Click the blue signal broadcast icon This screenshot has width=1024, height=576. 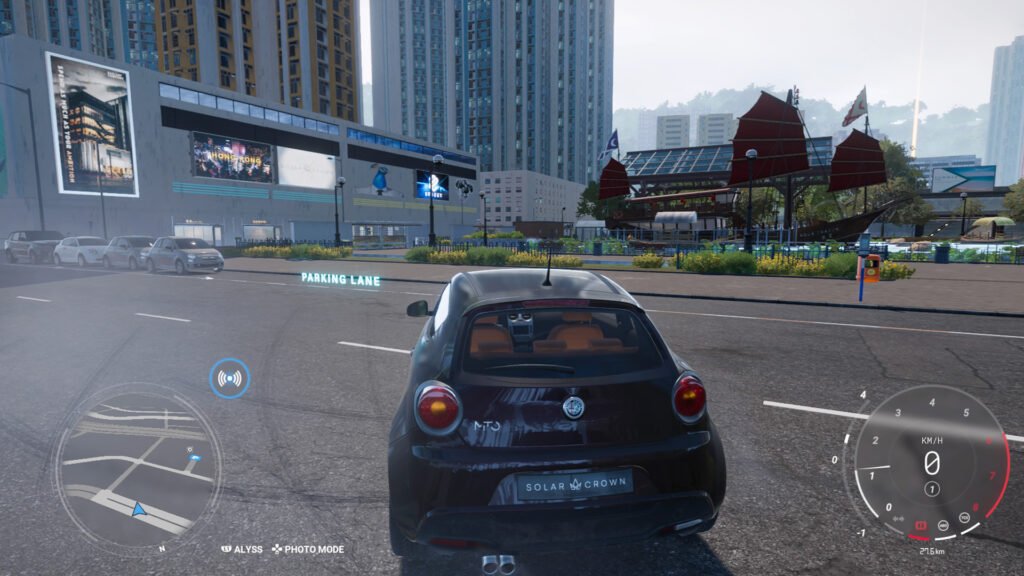click(230, 378)
